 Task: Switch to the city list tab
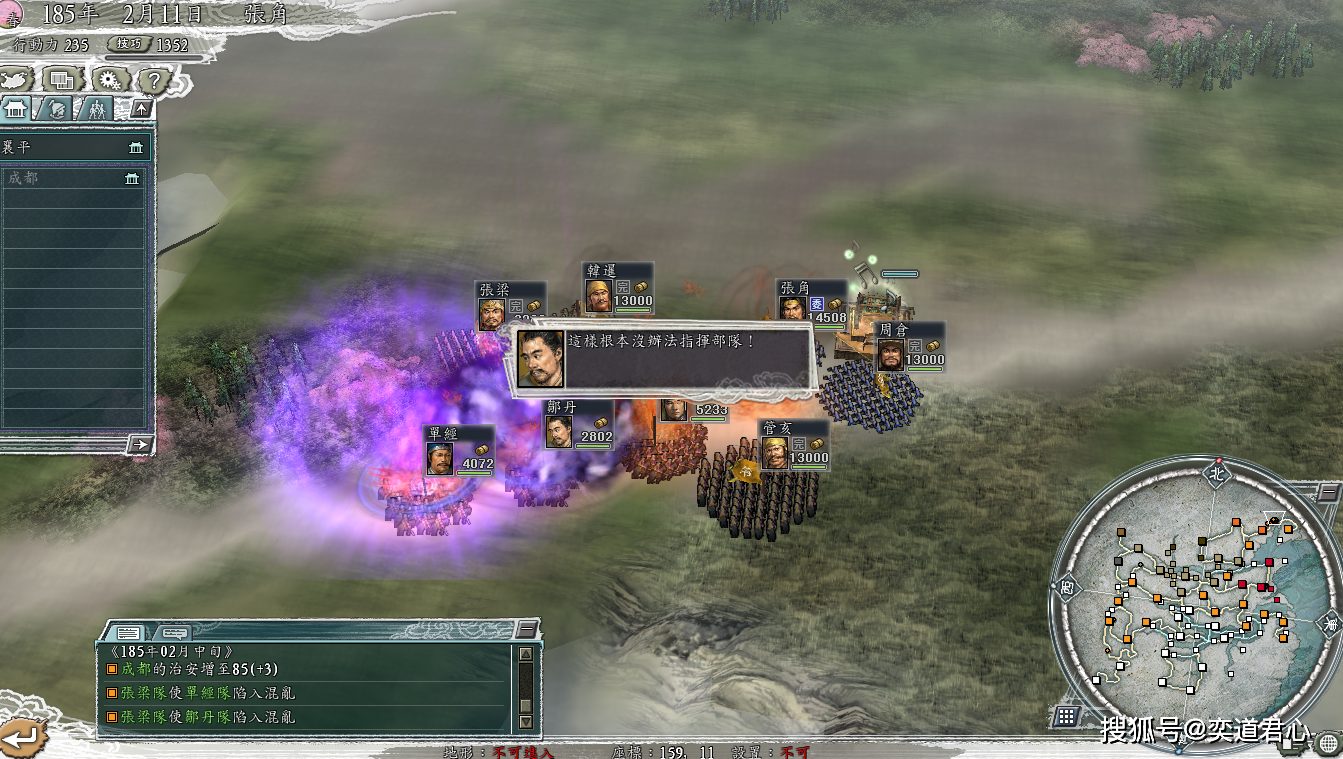[x=15, y=109]
